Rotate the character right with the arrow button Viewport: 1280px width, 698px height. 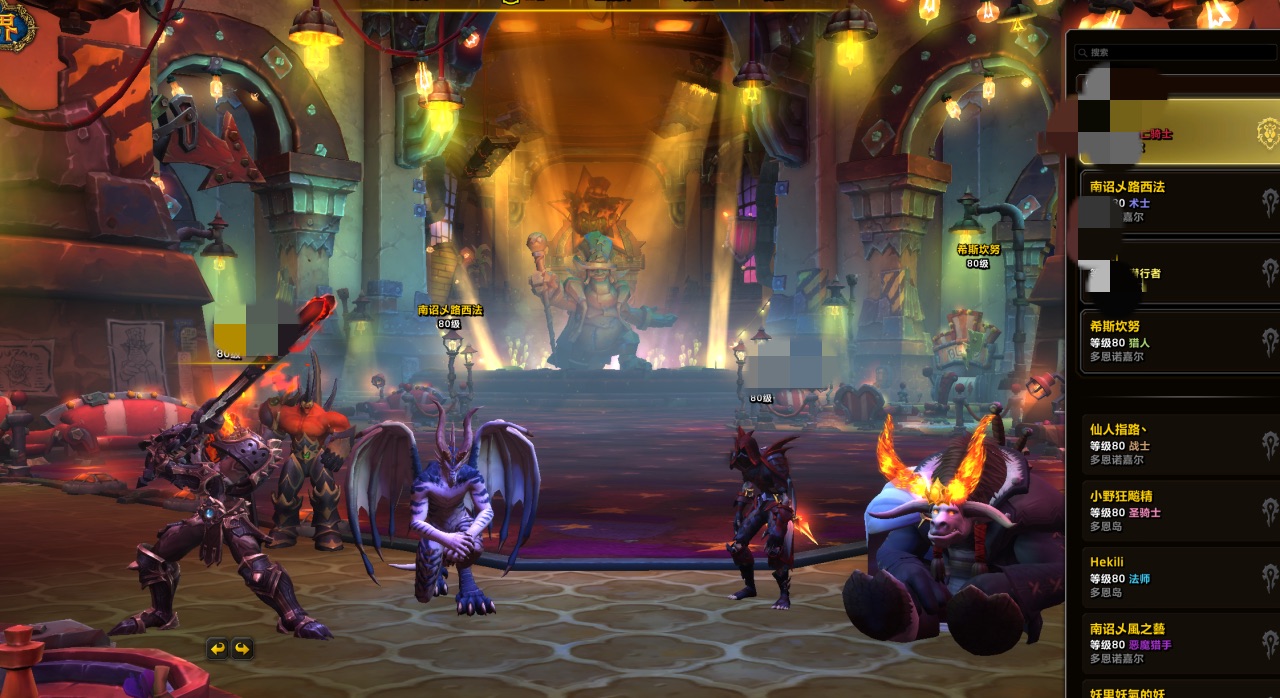click(242, 649)
